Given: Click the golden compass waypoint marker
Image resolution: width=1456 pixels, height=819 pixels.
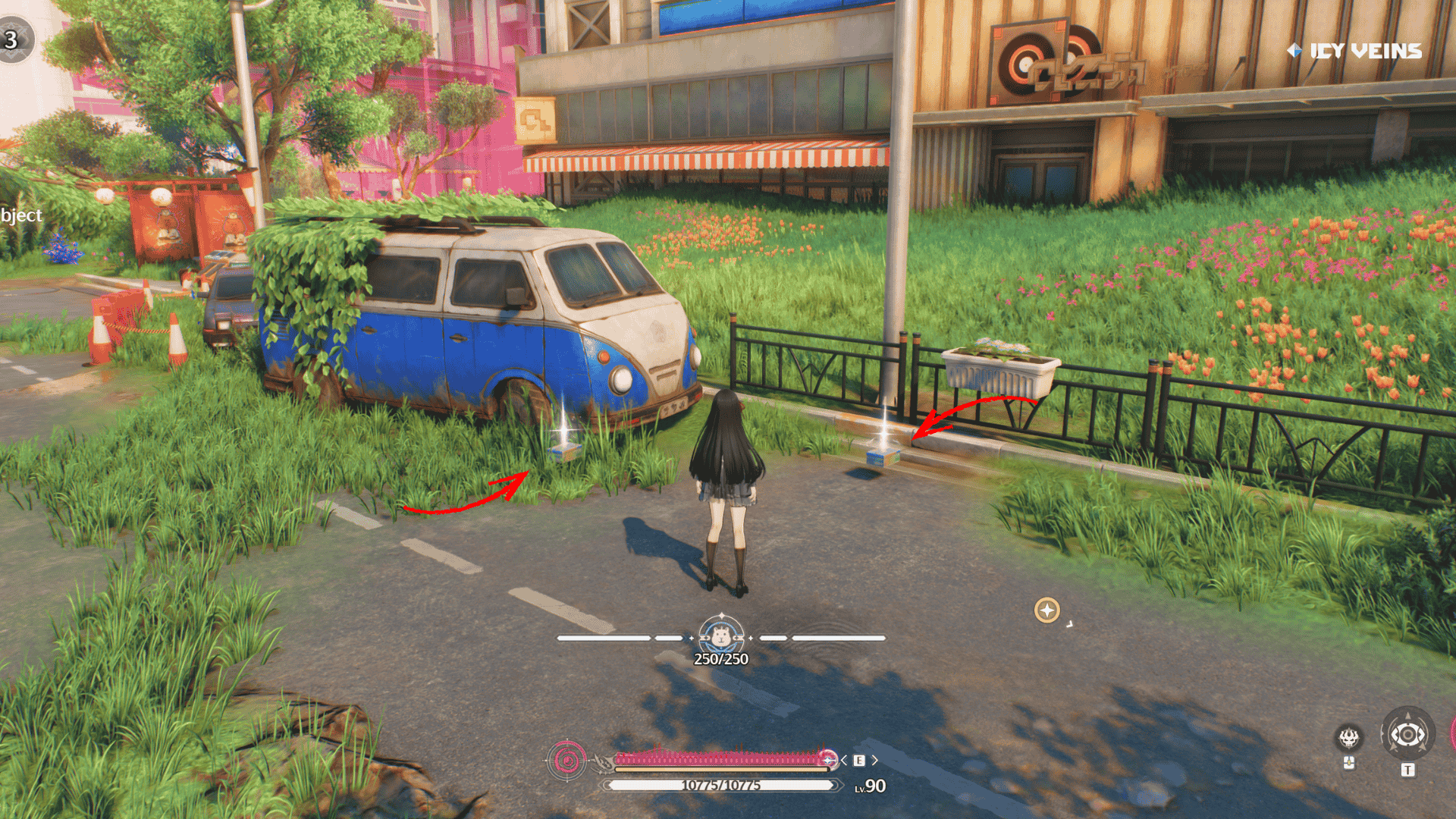Looking at the screenshot, I should tap(1047, 610).
